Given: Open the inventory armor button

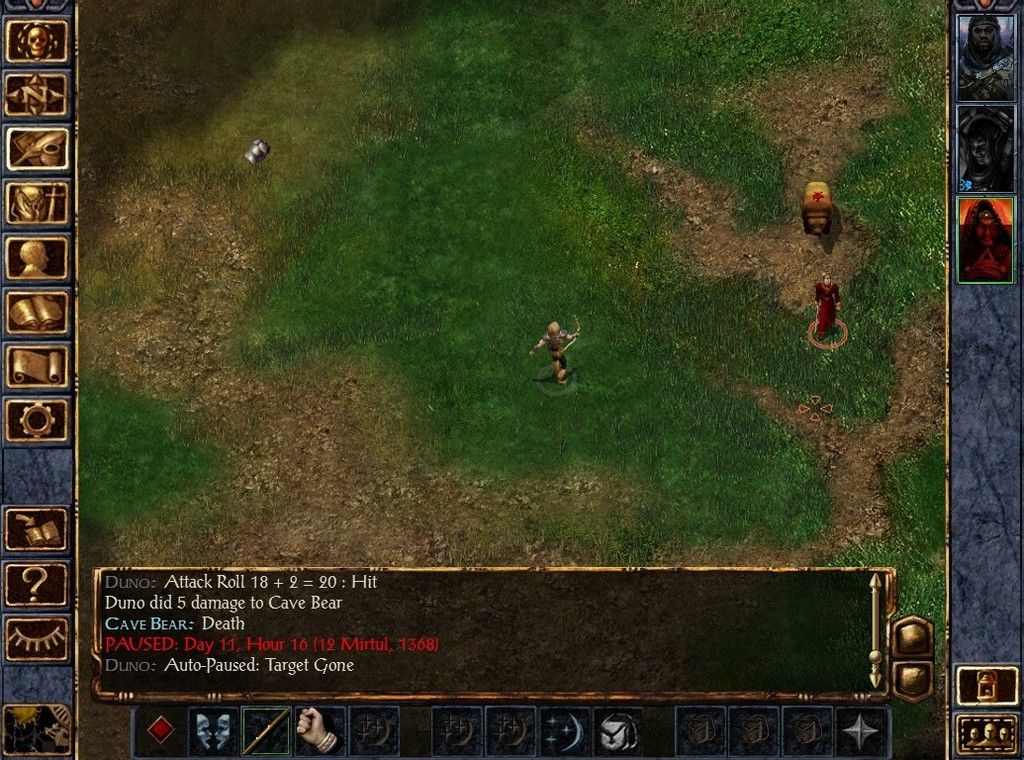Looking at the screenshot, I should [37, 203].
